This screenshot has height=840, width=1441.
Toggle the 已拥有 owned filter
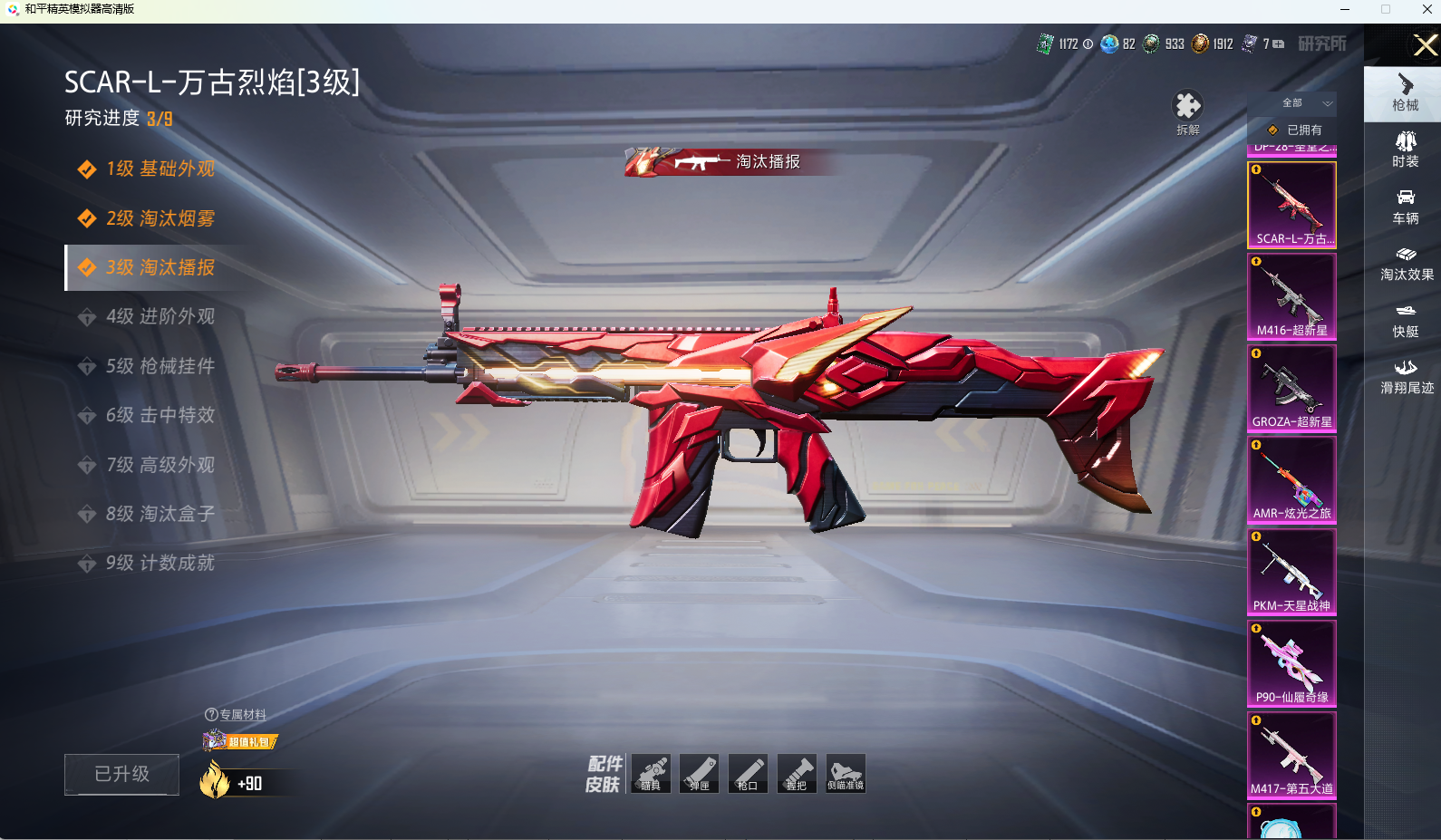point(1294,130)
